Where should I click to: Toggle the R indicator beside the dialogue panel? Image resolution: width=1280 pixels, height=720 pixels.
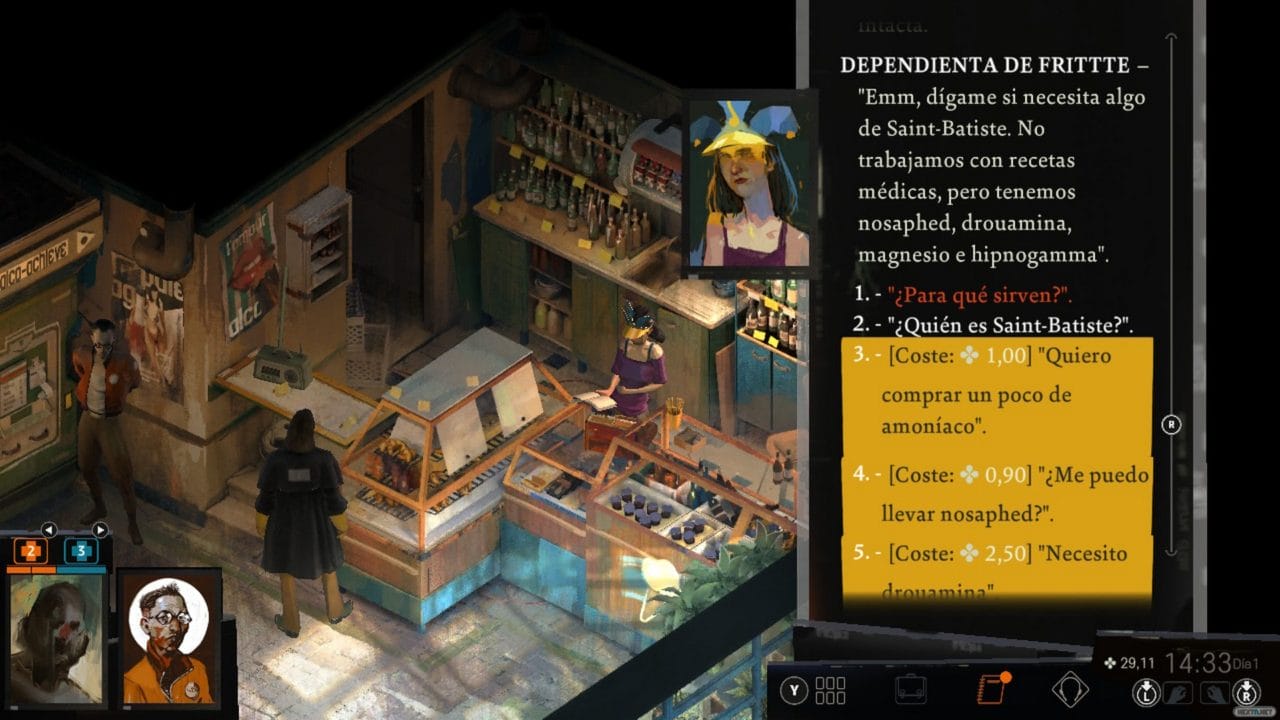coord(1171,423)
